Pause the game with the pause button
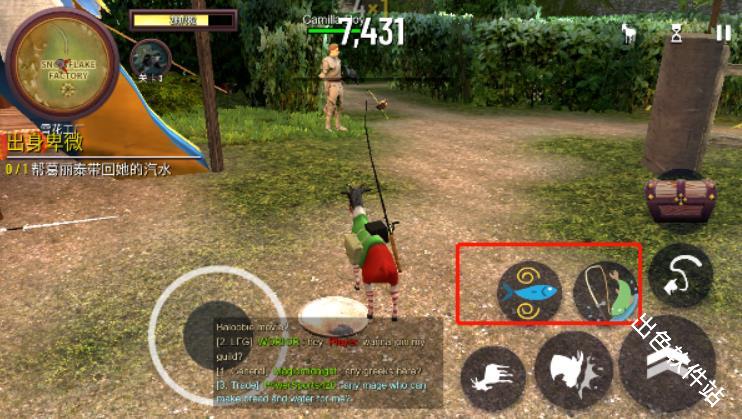 [723, 32]
